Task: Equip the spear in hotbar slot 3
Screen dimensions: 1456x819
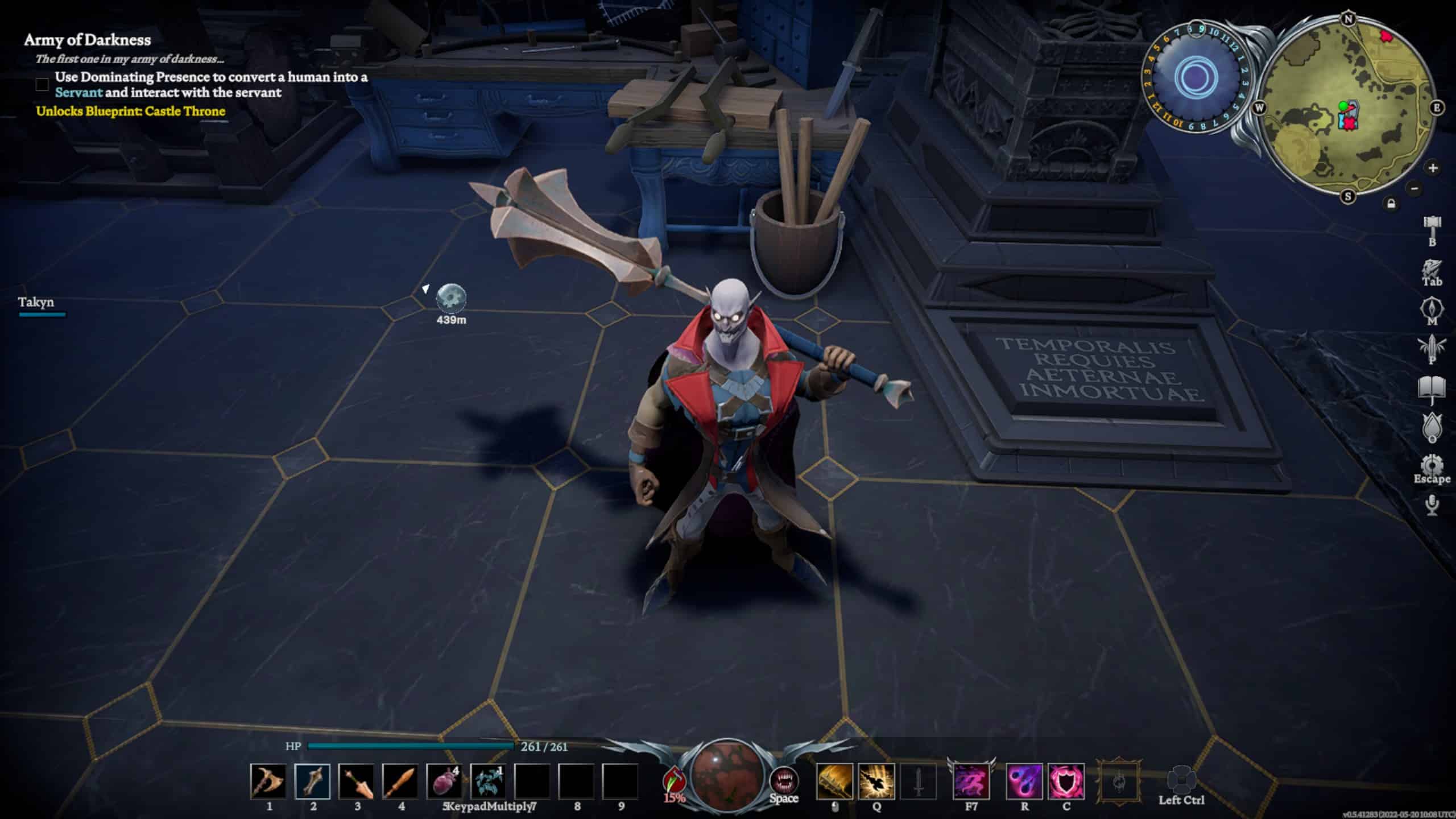Action: tap(357, 781)
